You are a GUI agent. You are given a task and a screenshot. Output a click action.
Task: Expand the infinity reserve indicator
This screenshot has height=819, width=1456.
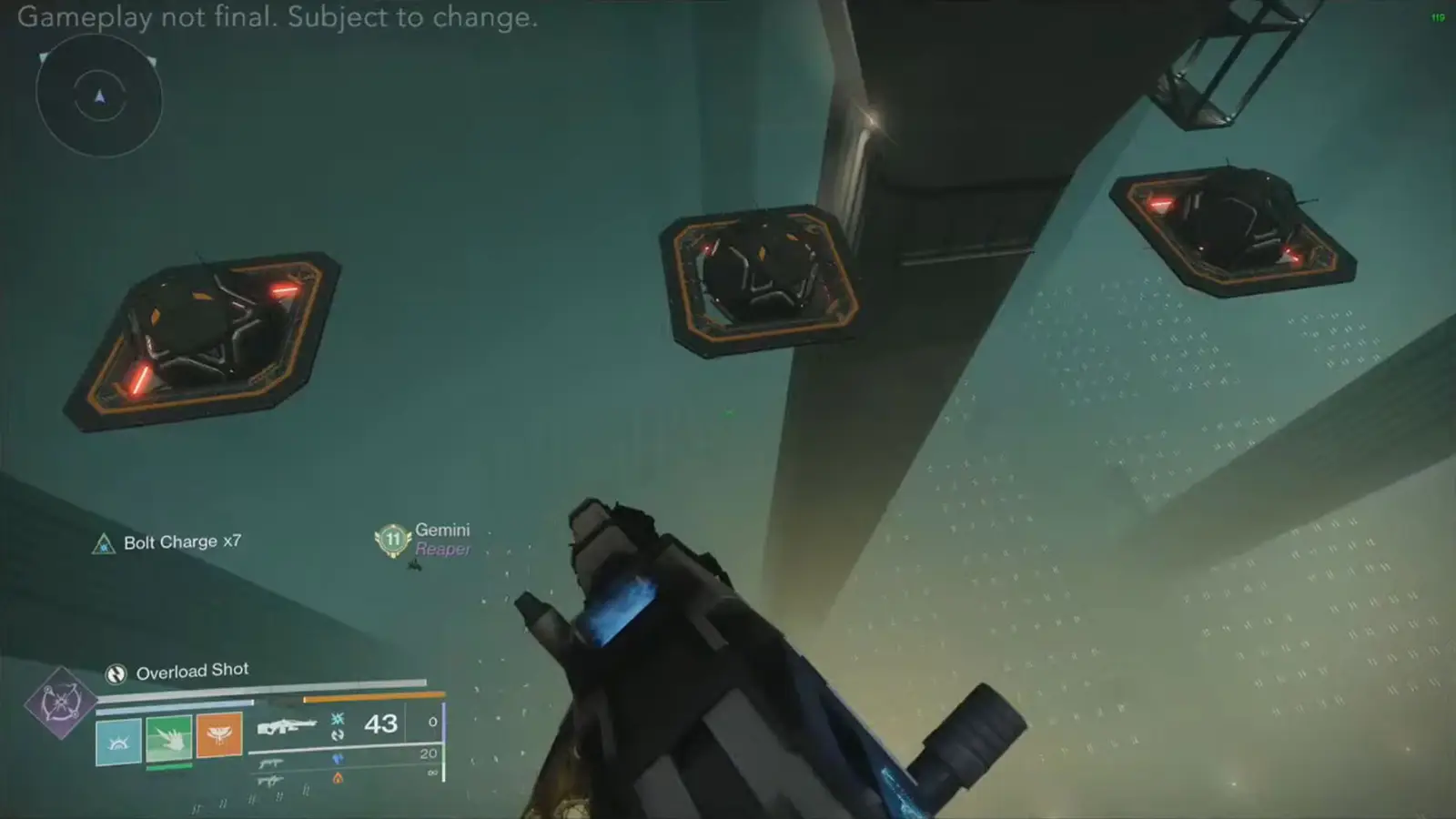pyautogui.click(x=431, y=773)
